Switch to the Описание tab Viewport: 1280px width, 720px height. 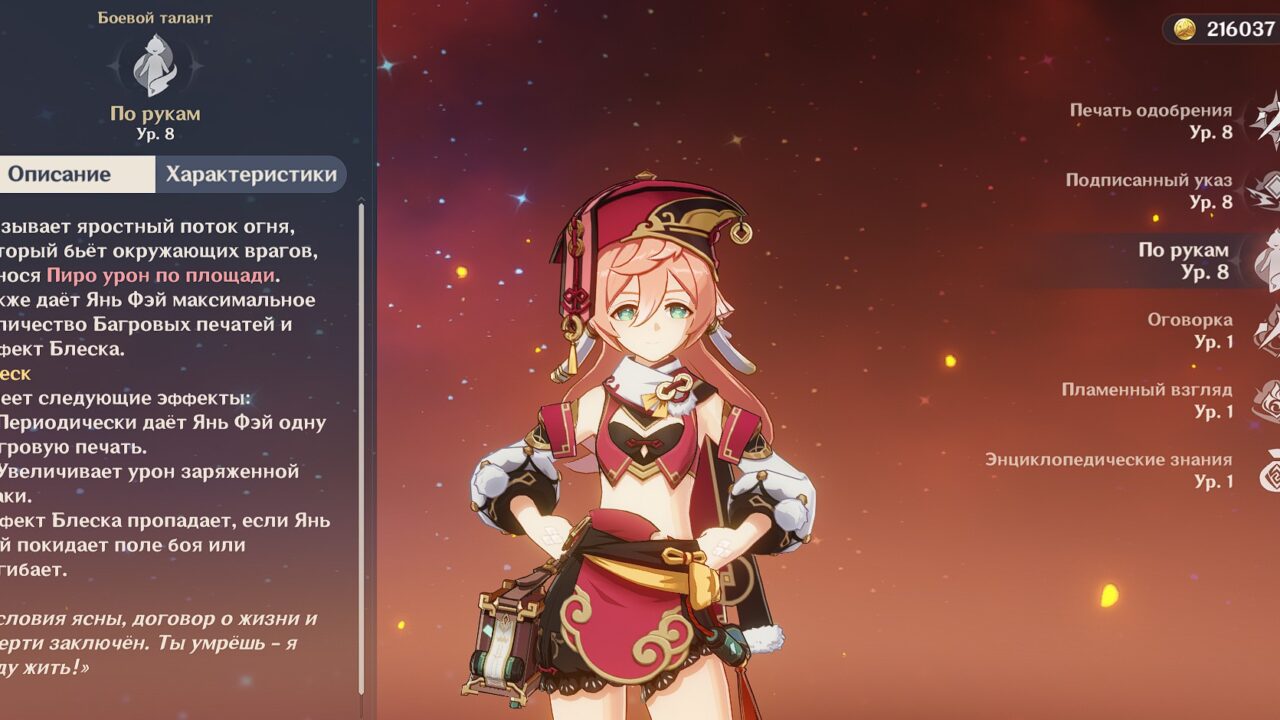click(62, 174)
